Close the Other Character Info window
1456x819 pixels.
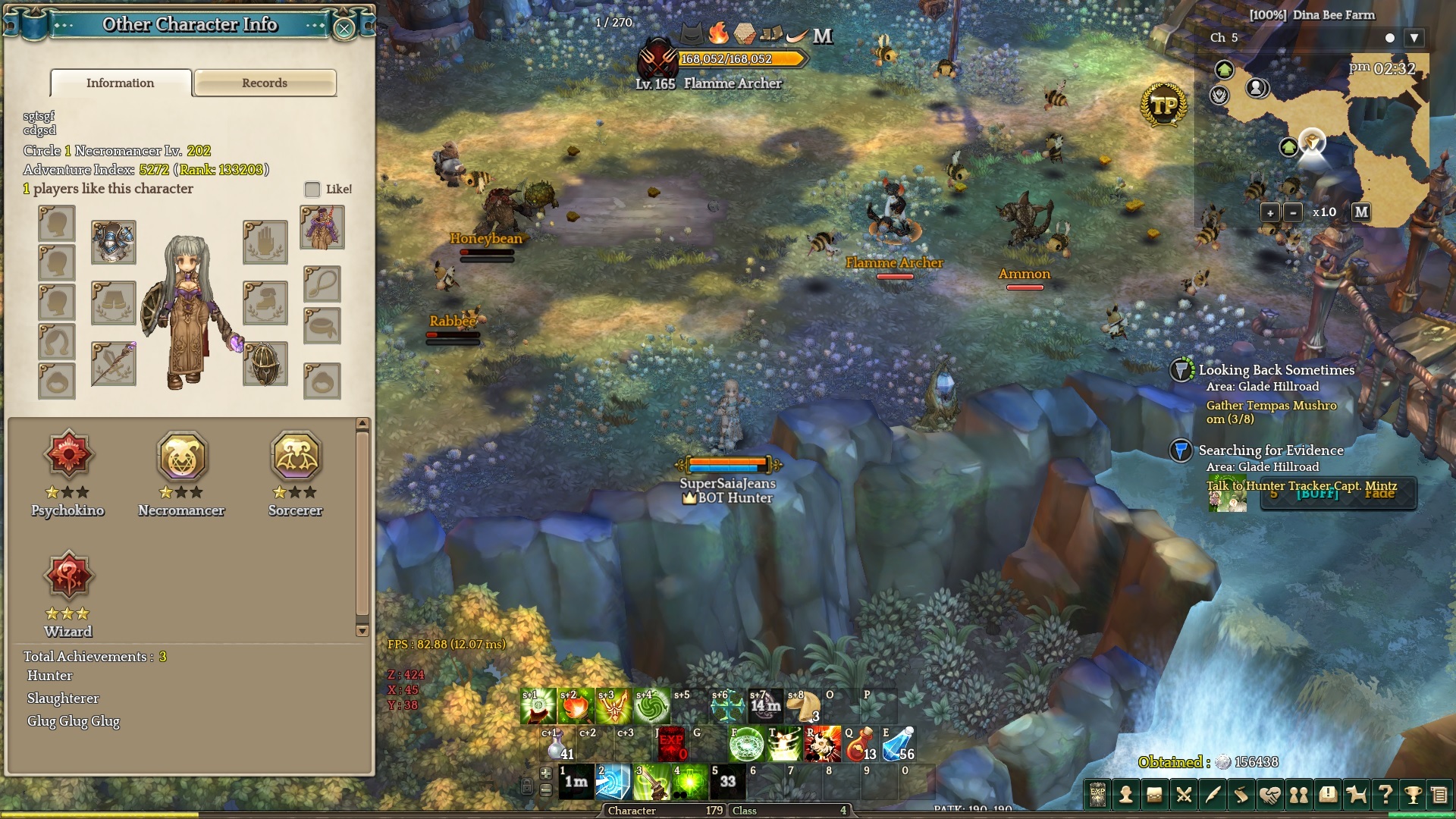point(344,29)
